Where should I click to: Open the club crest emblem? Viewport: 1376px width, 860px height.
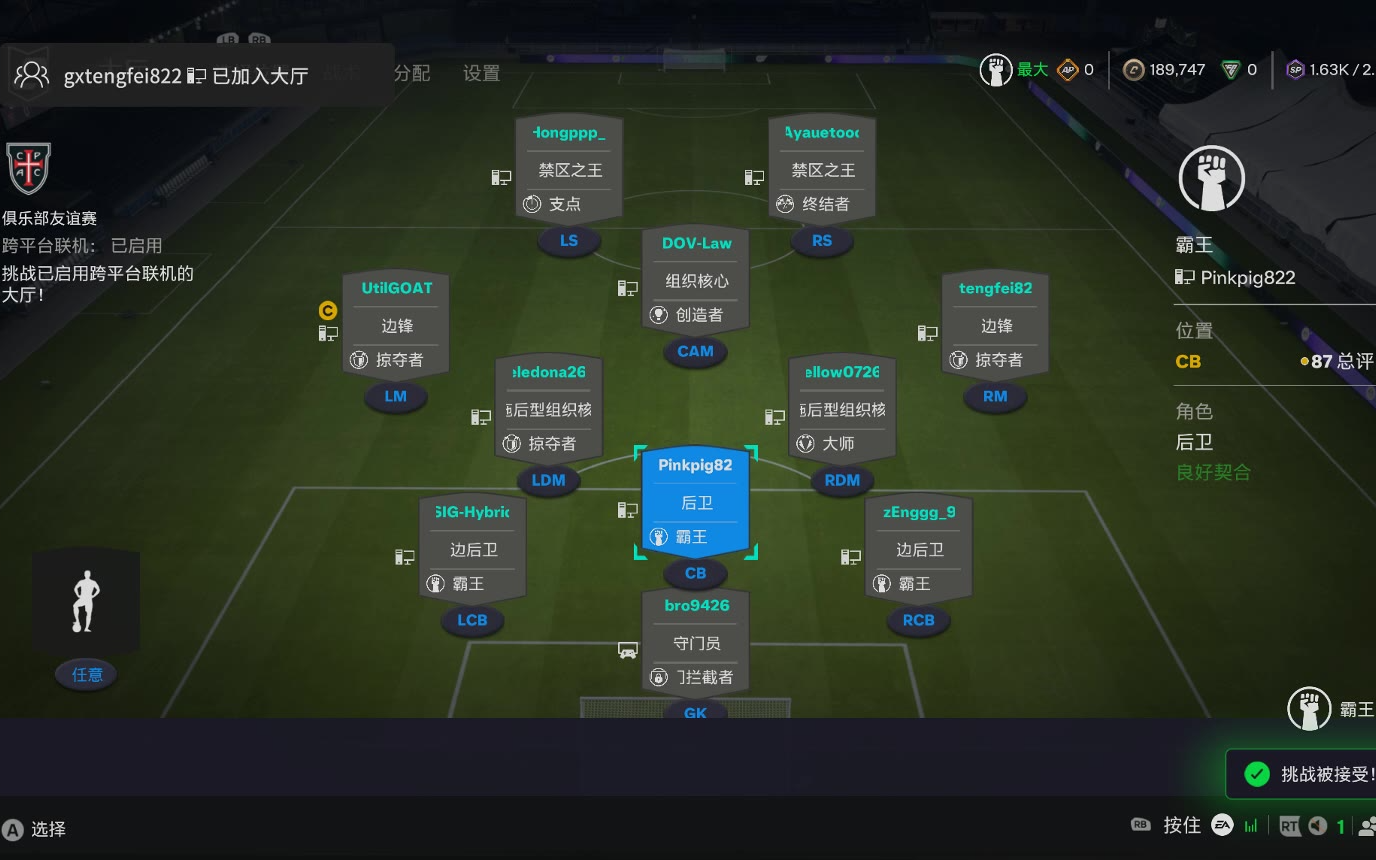click(28, 168)
